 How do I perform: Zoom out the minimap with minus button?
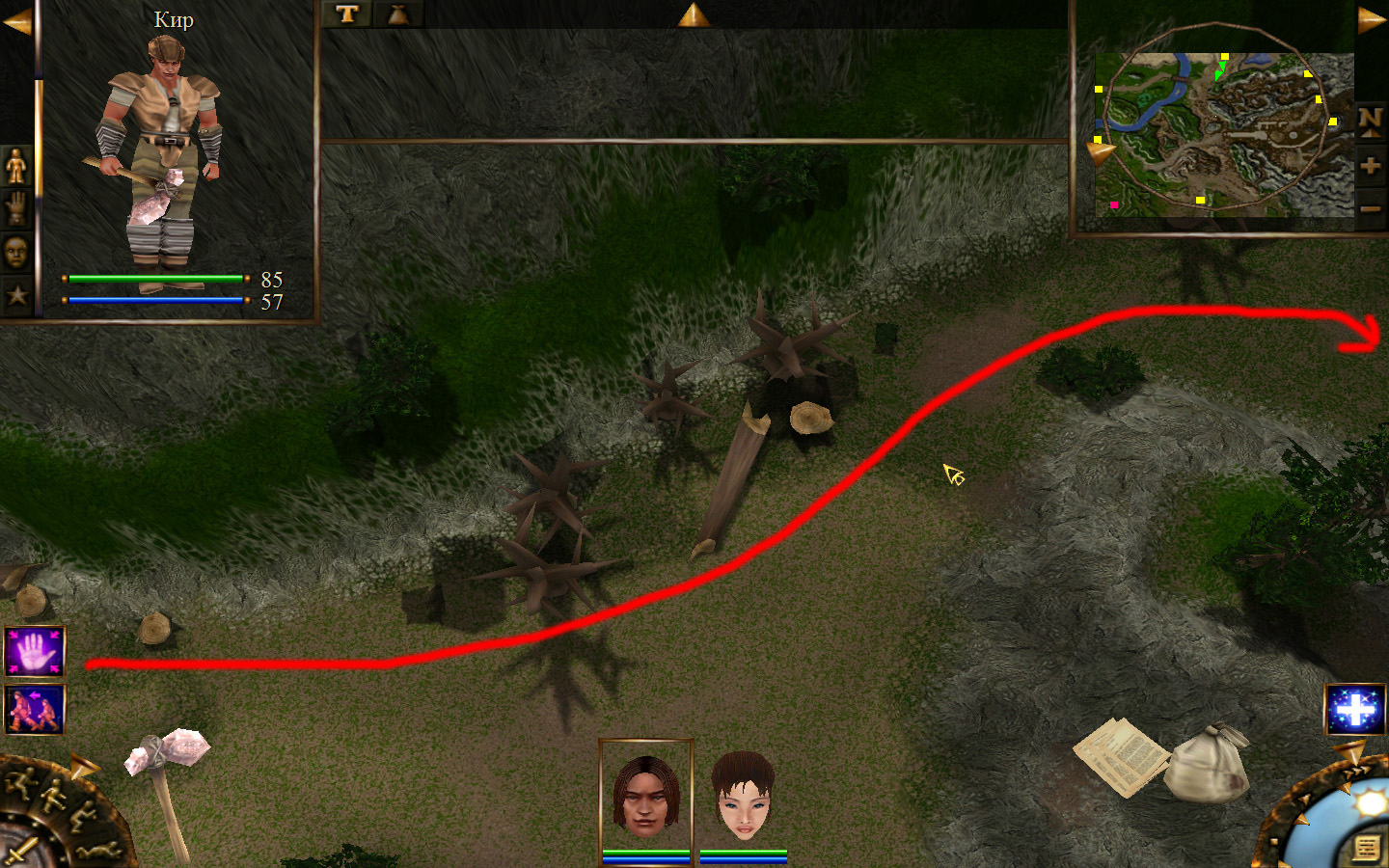click(x=1370, y=208)
